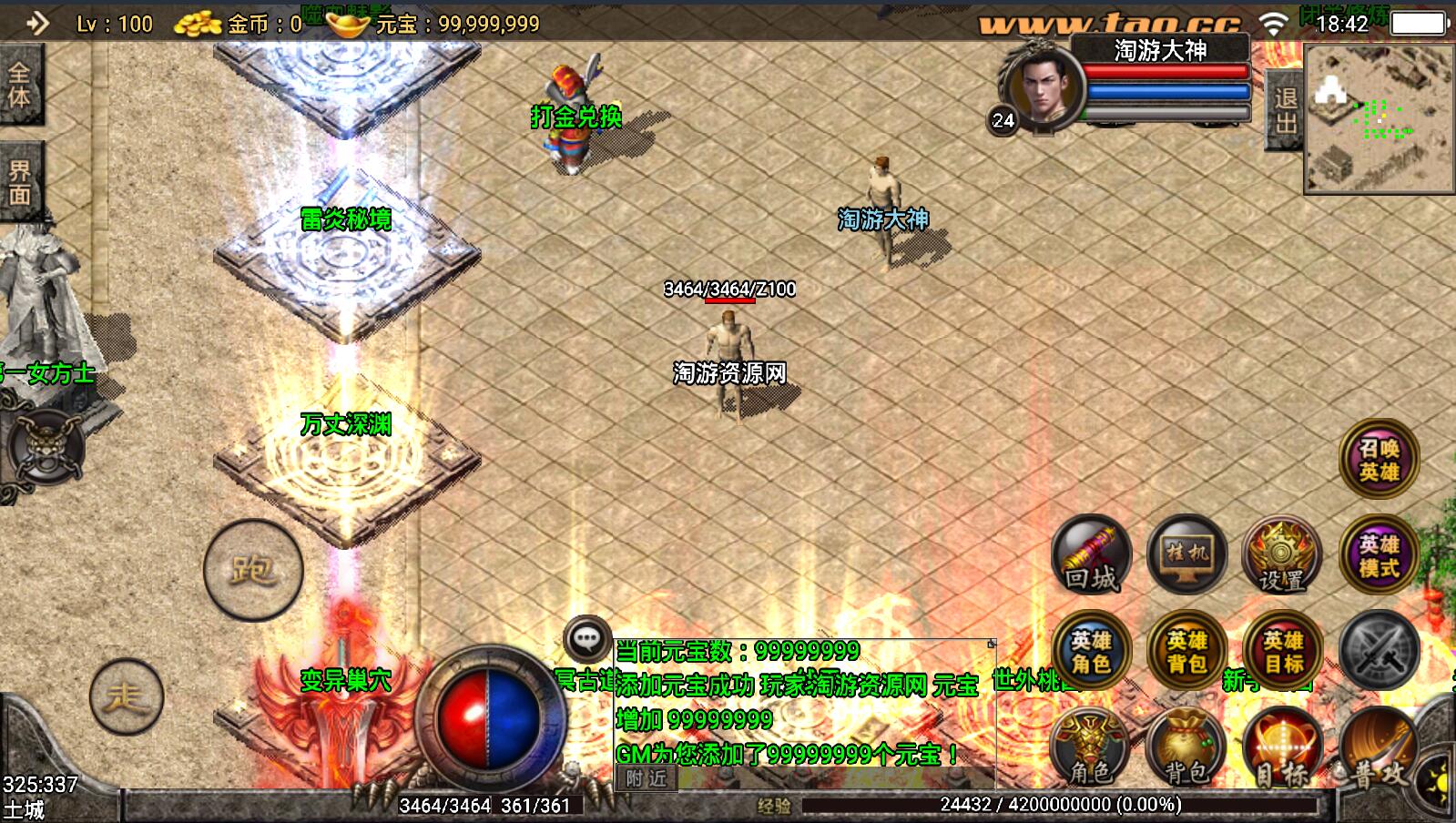Image resolution: width=1456 pixels, height=823 pixels.
Task: Switch 英雄模式 hero mode
Action: 1379,555
